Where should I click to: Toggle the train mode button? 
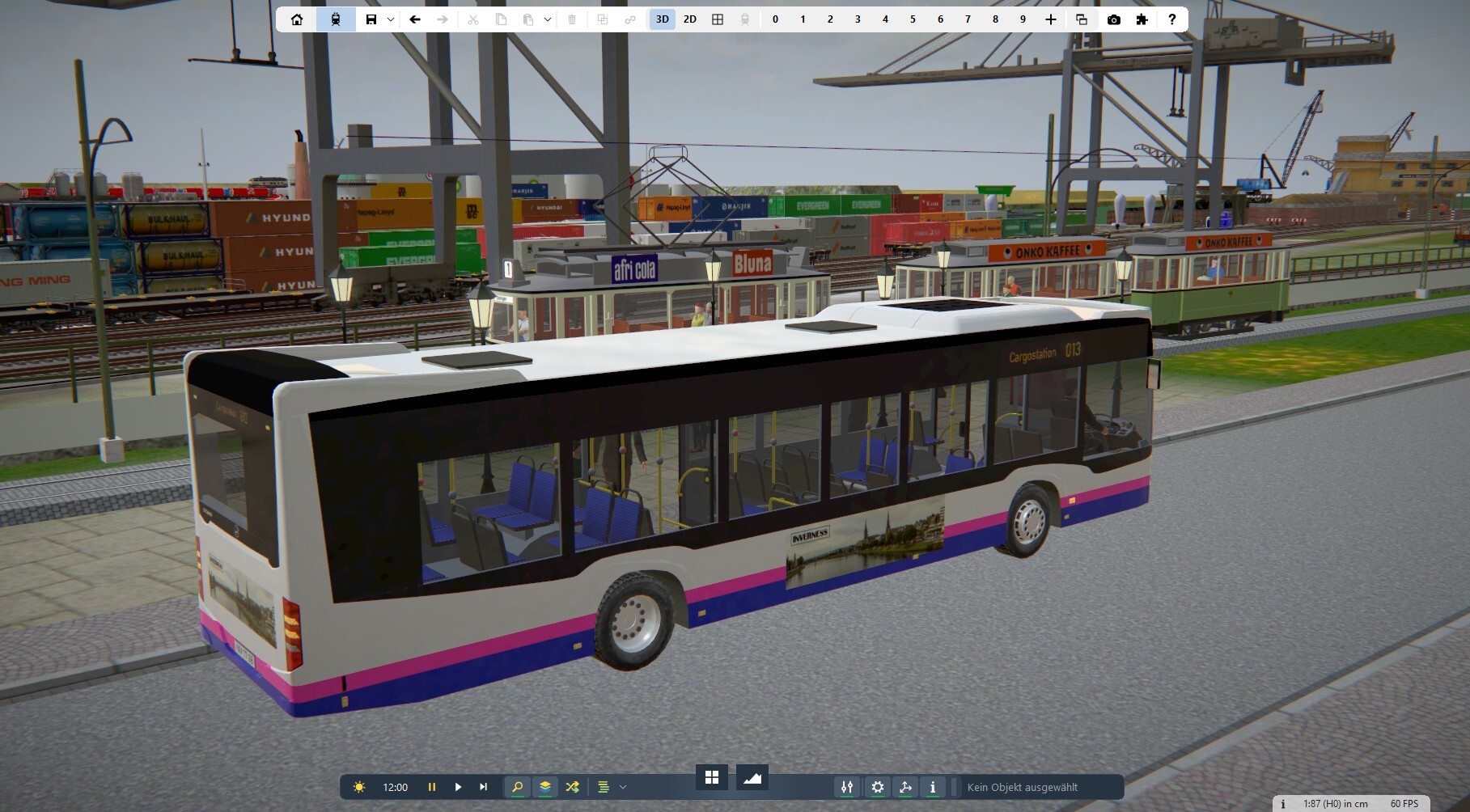[x=336, y=19]
